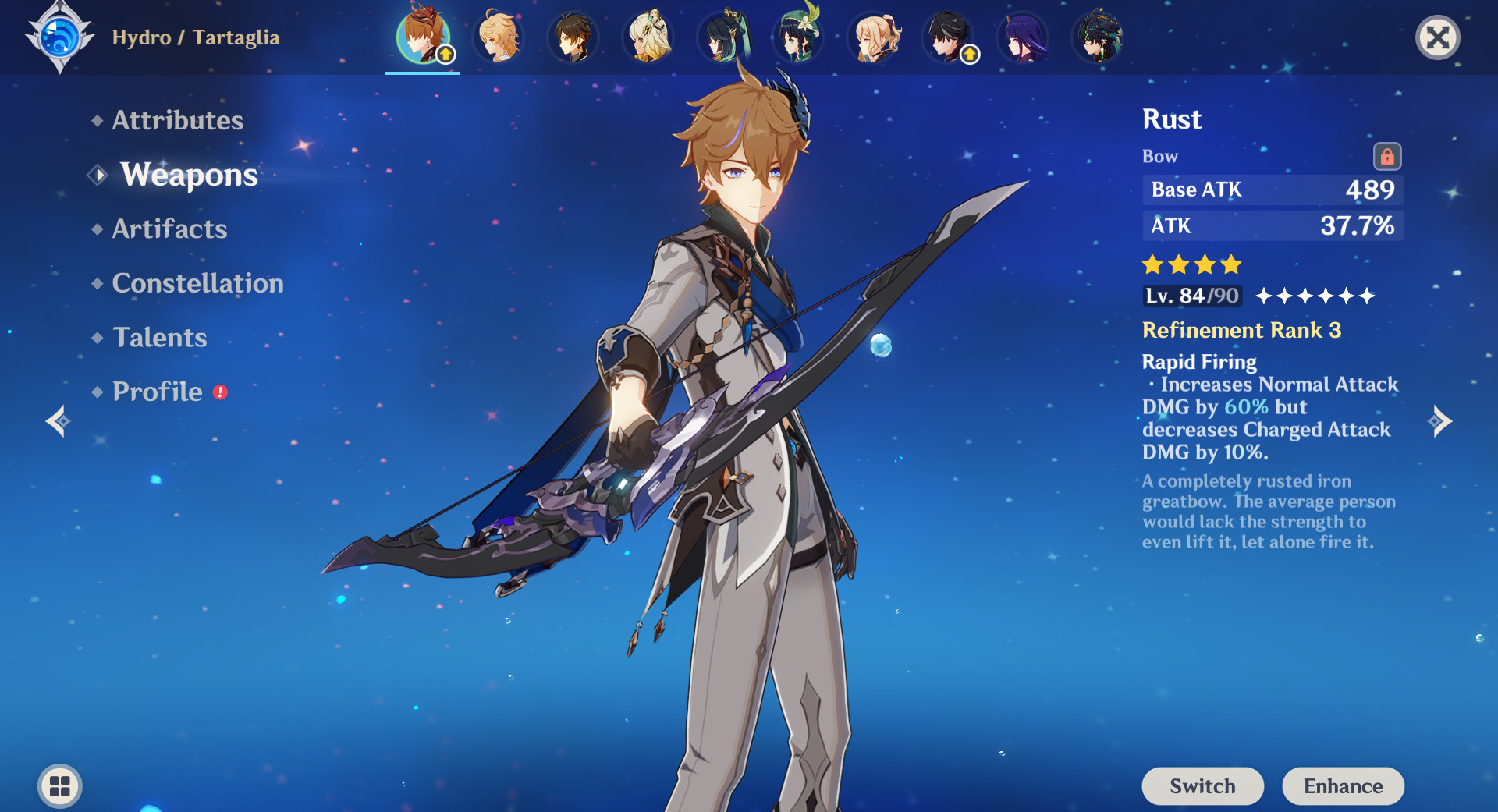Select the Zhongli character portrait
The width and height of the screenshot is (1498, 812).
point(574,37)
